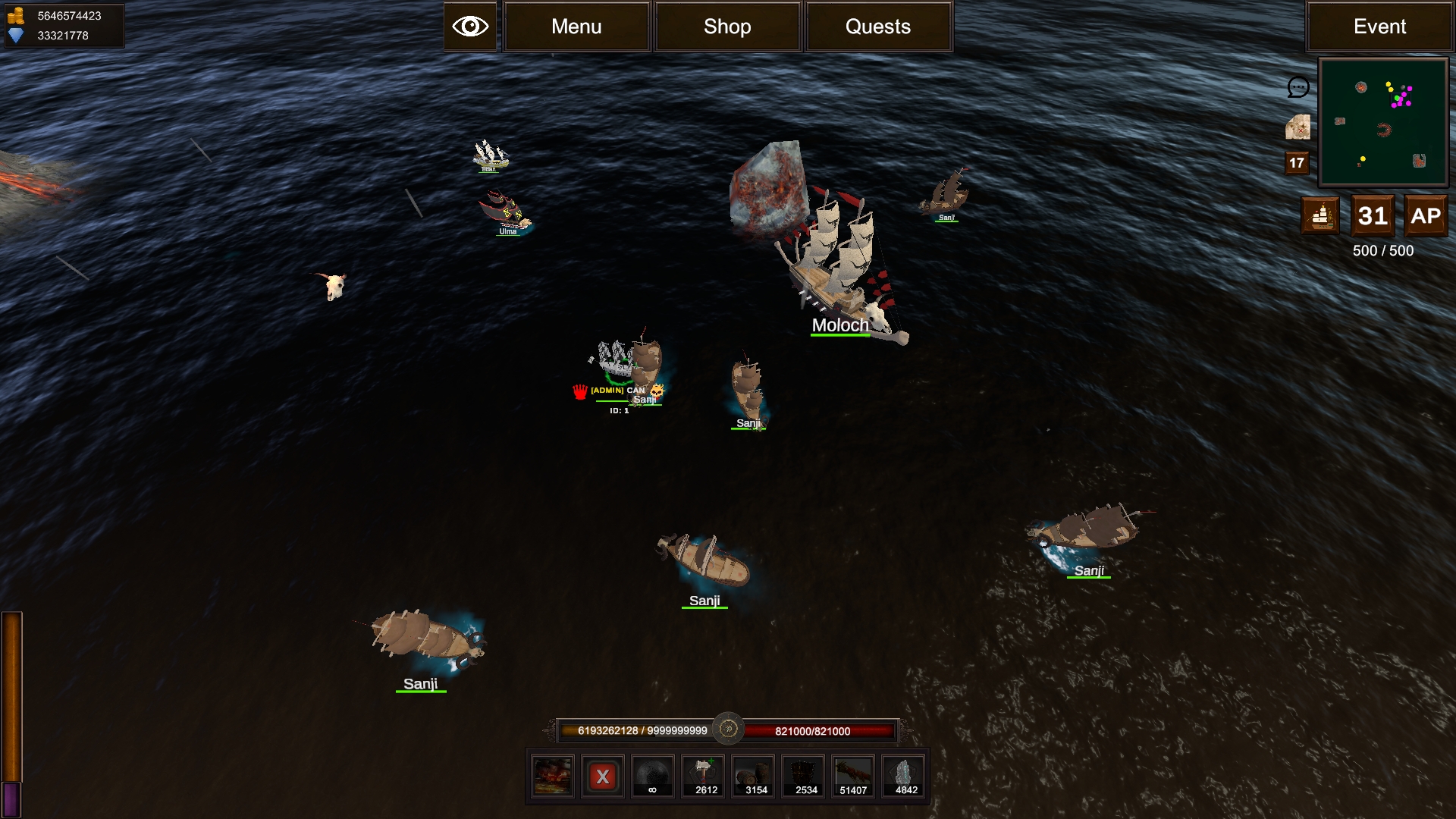Select the powder barrels slot
The width and height of the screenshot is (1456, 819).
[x=754, y=777]
